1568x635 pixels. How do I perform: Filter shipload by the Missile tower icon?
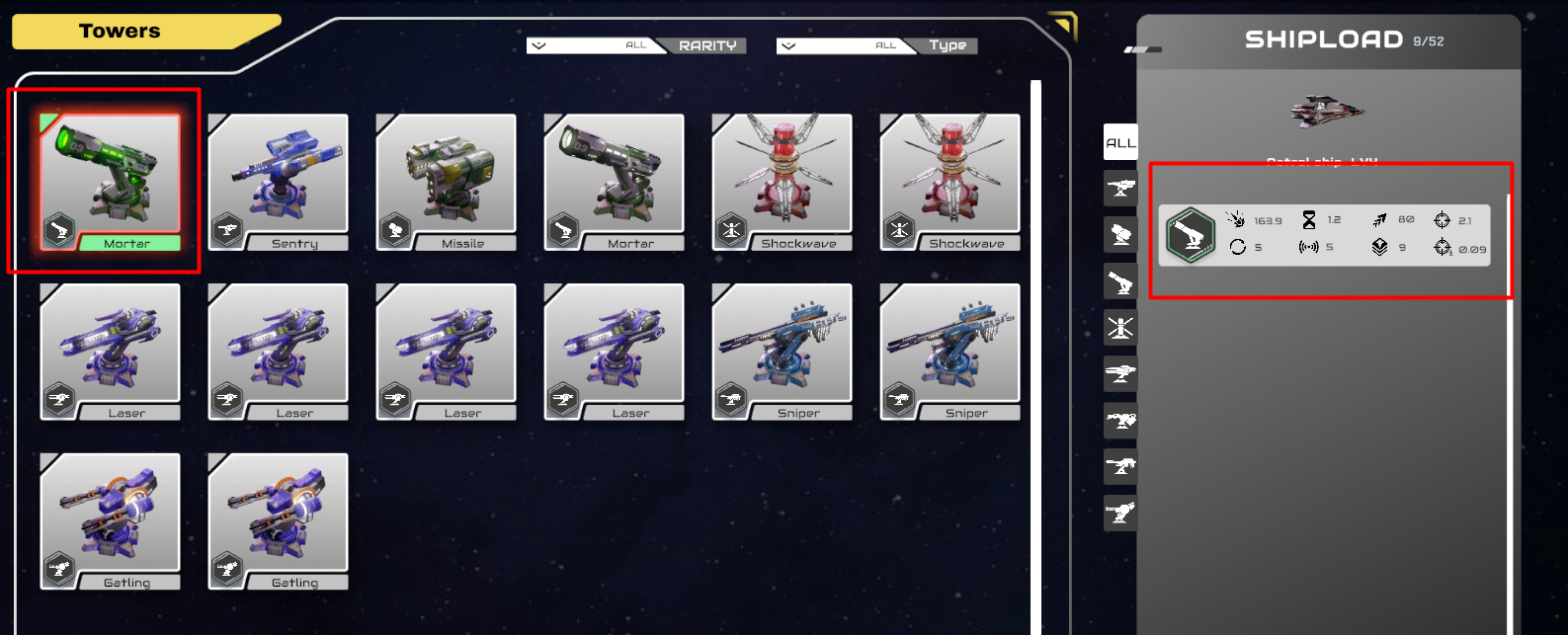[1120, 235]
